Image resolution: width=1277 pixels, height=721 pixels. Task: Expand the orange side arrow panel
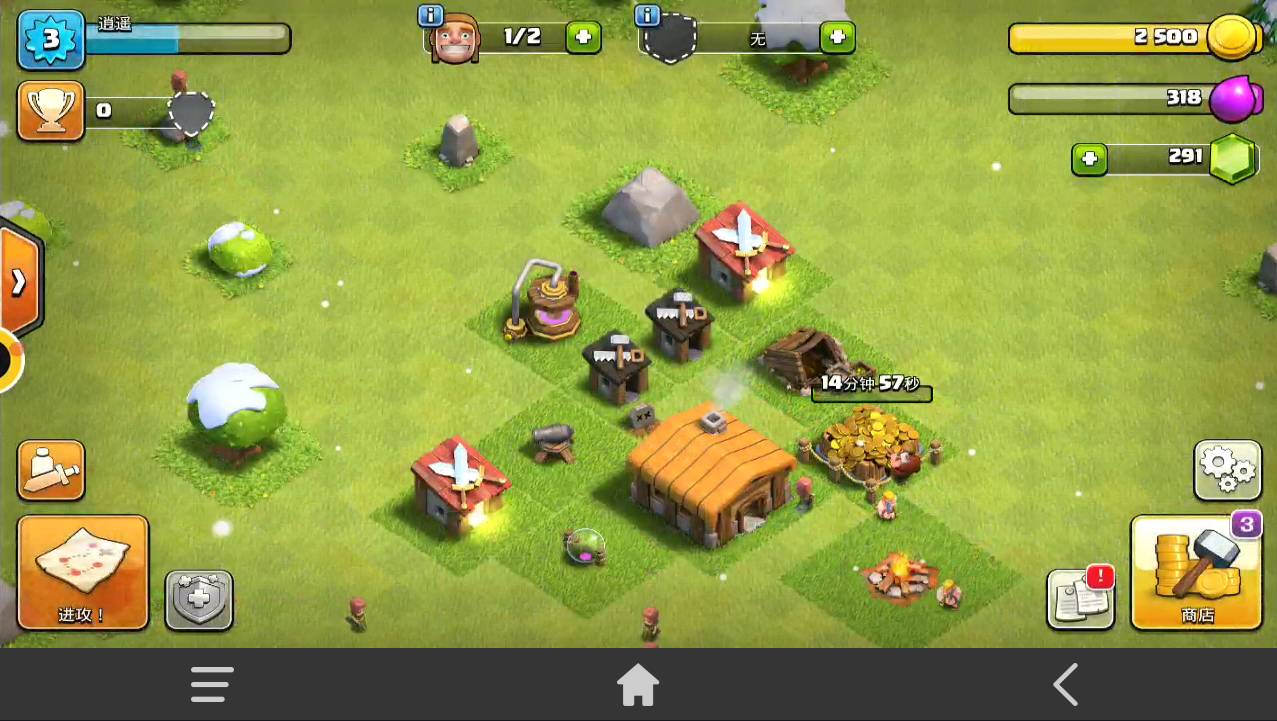point(19,283)
